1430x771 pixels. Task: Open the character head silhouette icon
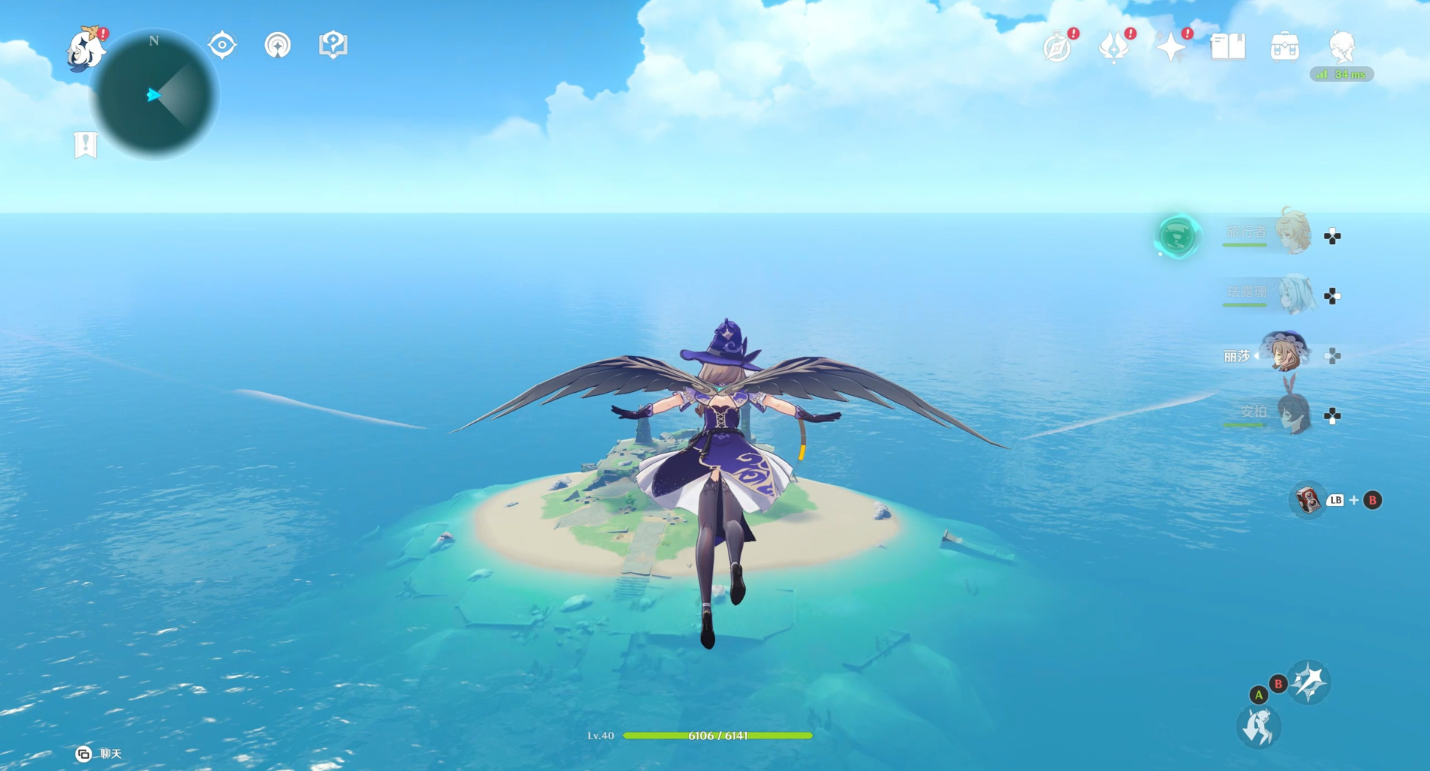tap(1342, 46)
